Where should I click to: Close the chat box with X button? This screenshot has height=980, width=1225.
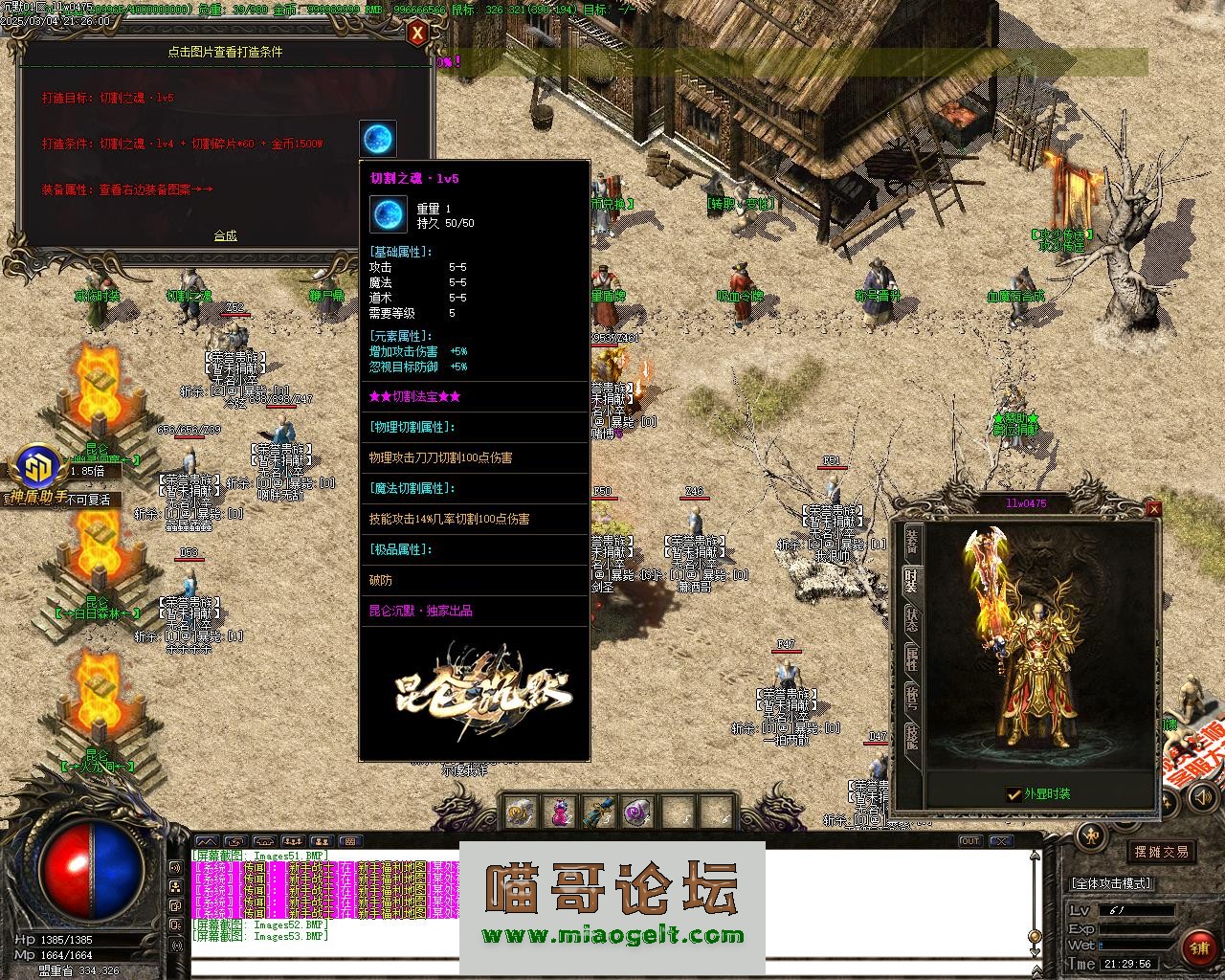1001,841
